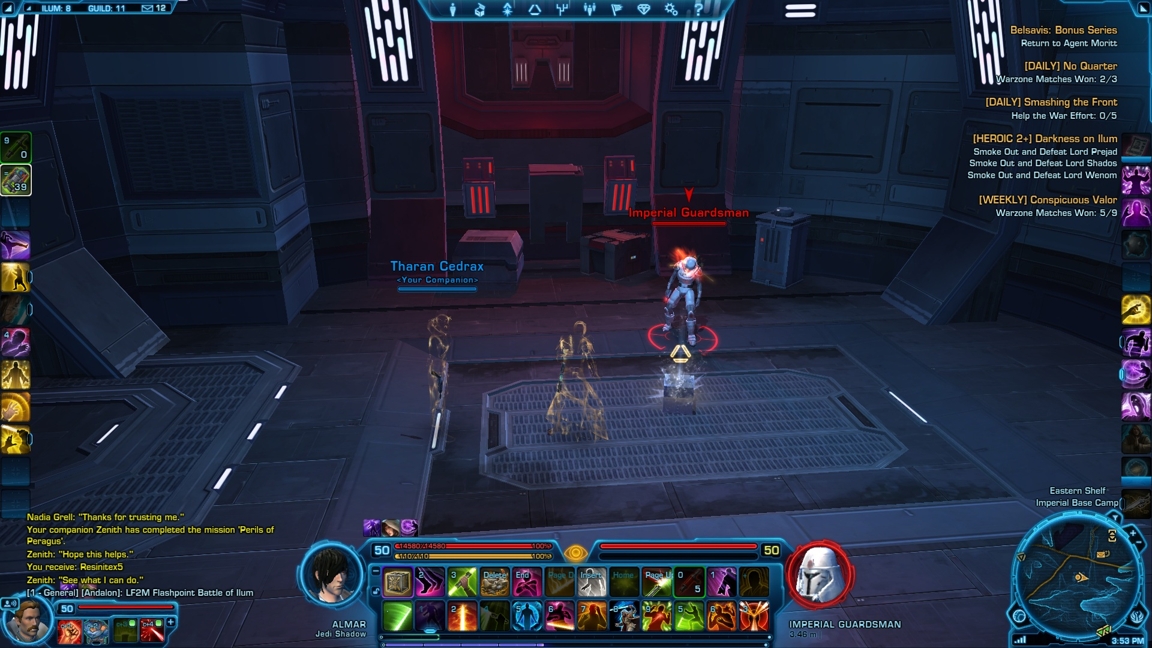Click Almar's player portrait
The height and width of the screenshot is (648, 1152).
pyautogui.click(x=332, y=576)
